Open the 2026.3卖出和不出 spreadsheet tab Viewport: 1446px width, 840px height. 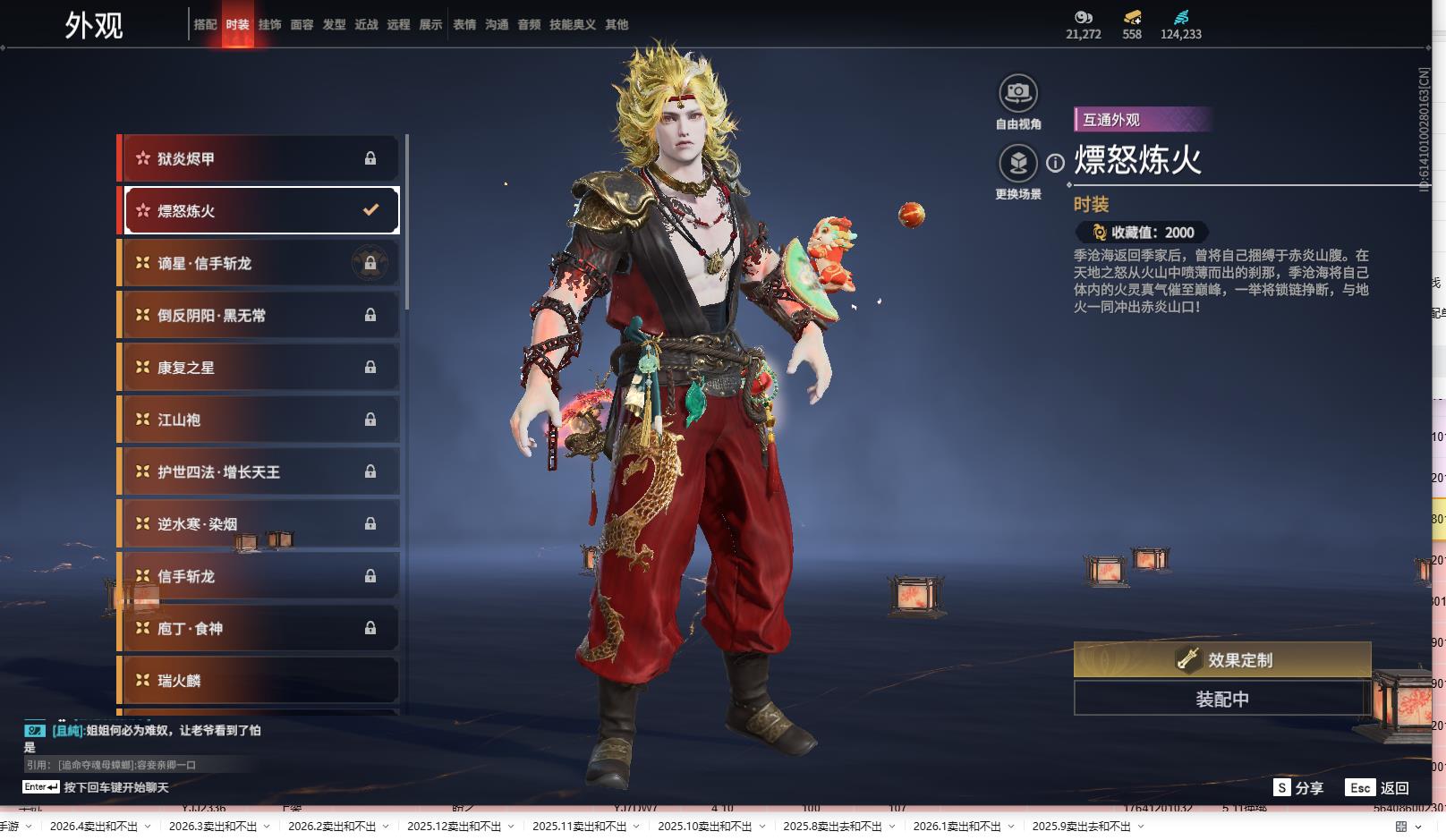tap(213, 827)
